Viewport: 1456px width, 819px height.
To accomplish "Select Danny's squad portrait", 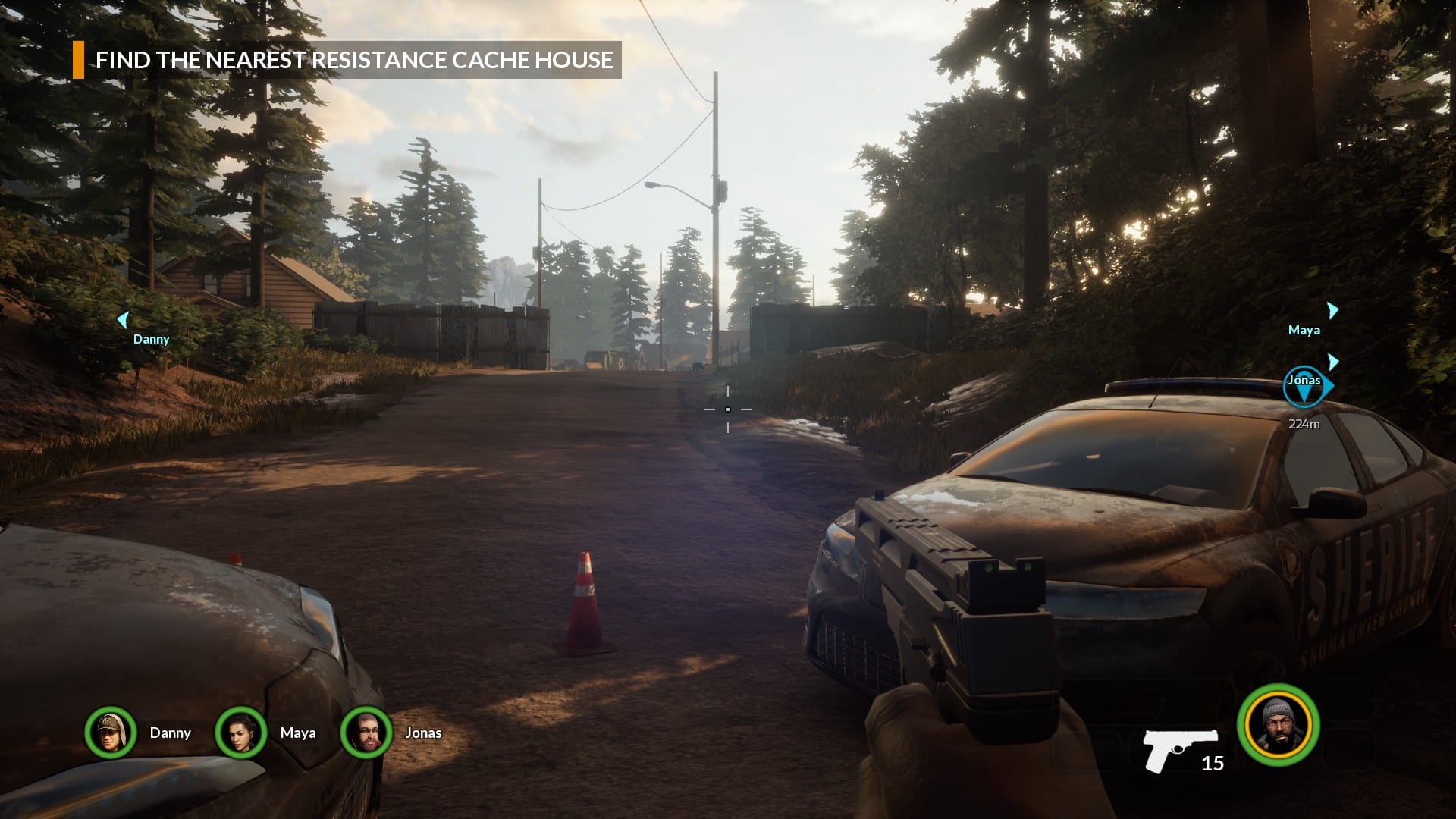I will pyautogui.click(x=111, y=733).
